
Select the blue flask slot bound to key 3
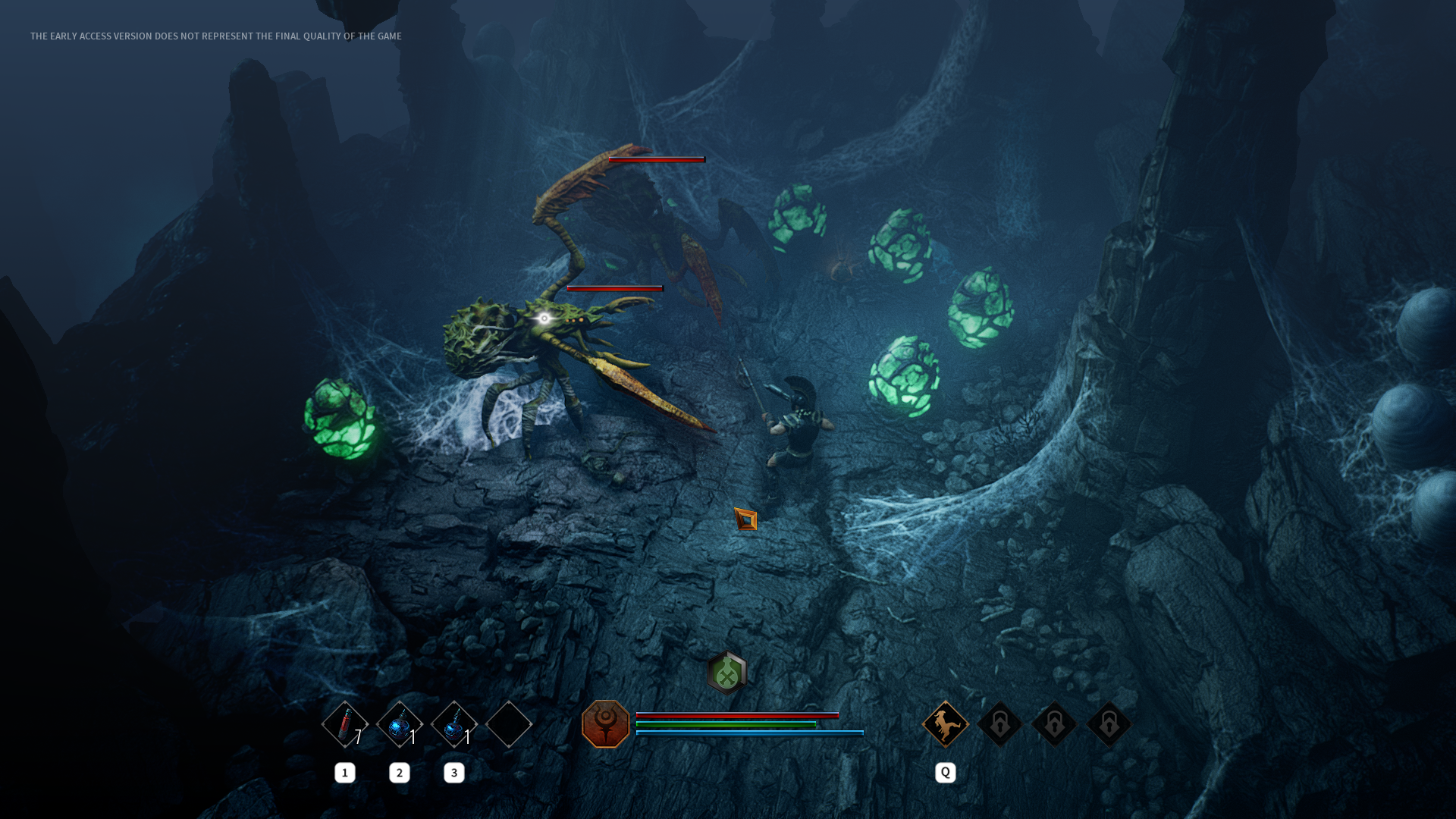point(454,724)
